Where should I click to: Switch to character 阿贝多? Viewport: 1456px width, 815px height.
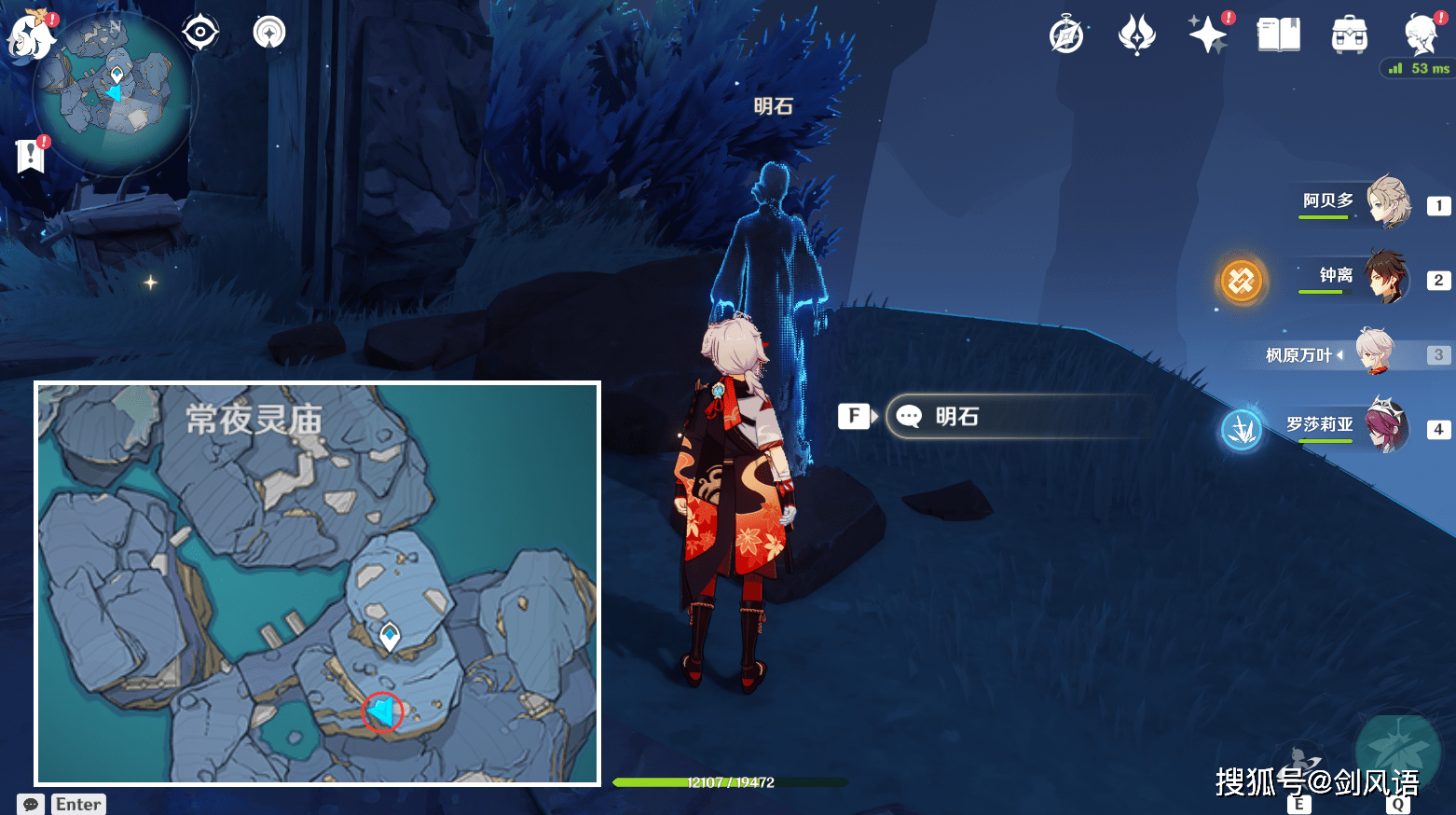1388,201
